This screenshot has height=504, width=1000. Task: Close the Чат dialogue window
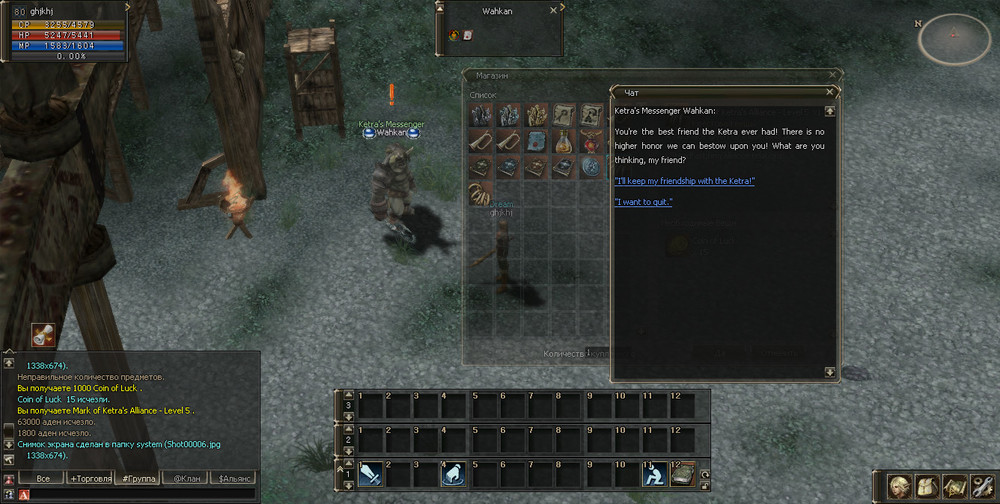pos(832,92)
